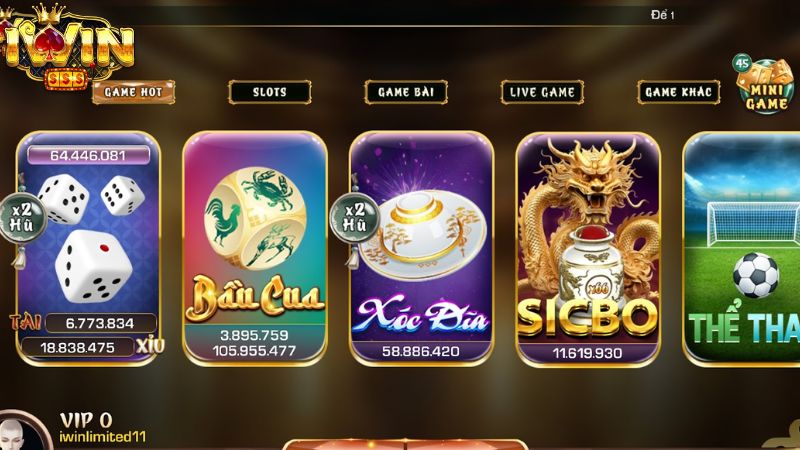Open the Bầu Cua game card
The image size is (800, 450).
coord(255,245)
